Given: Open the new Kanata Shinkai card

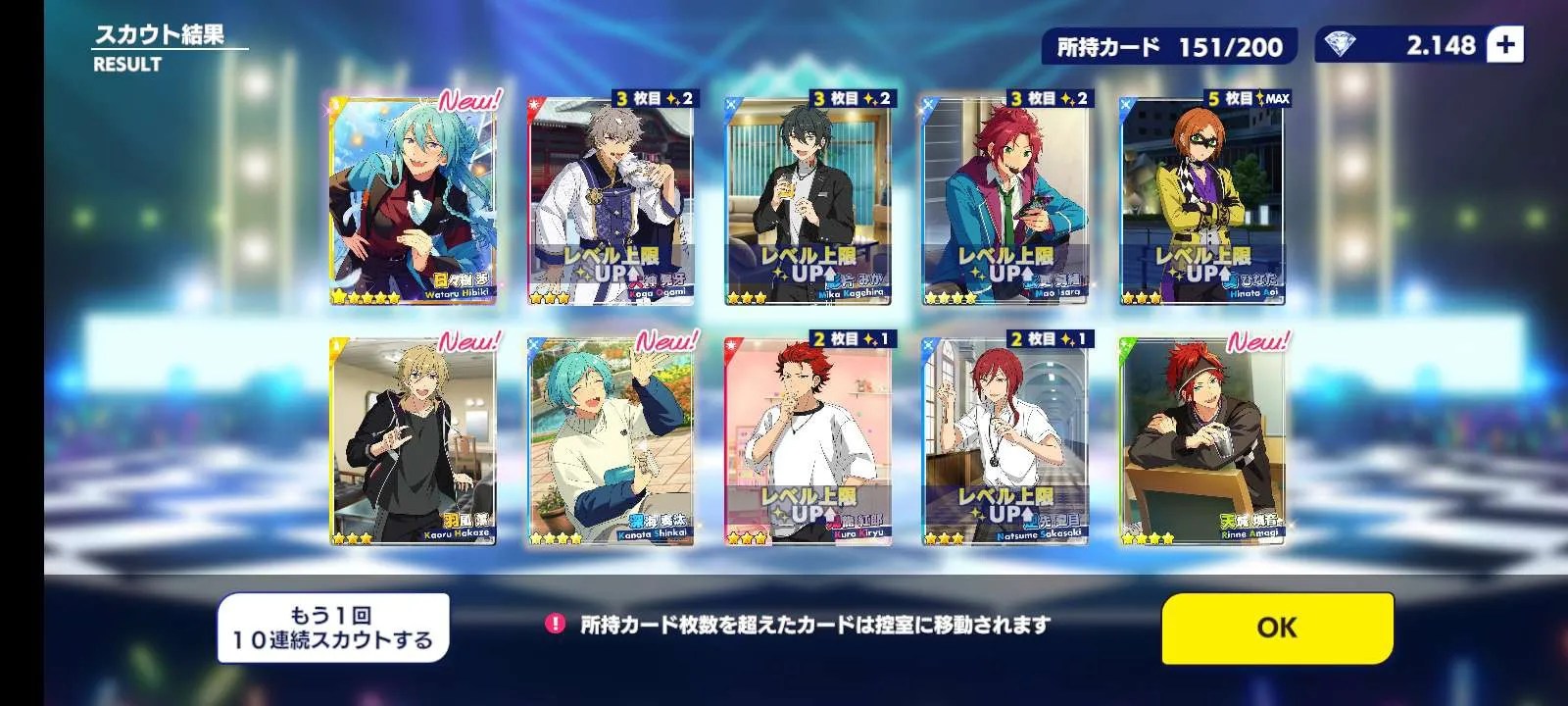Looking at the screenshot, I should click(611, 441).
